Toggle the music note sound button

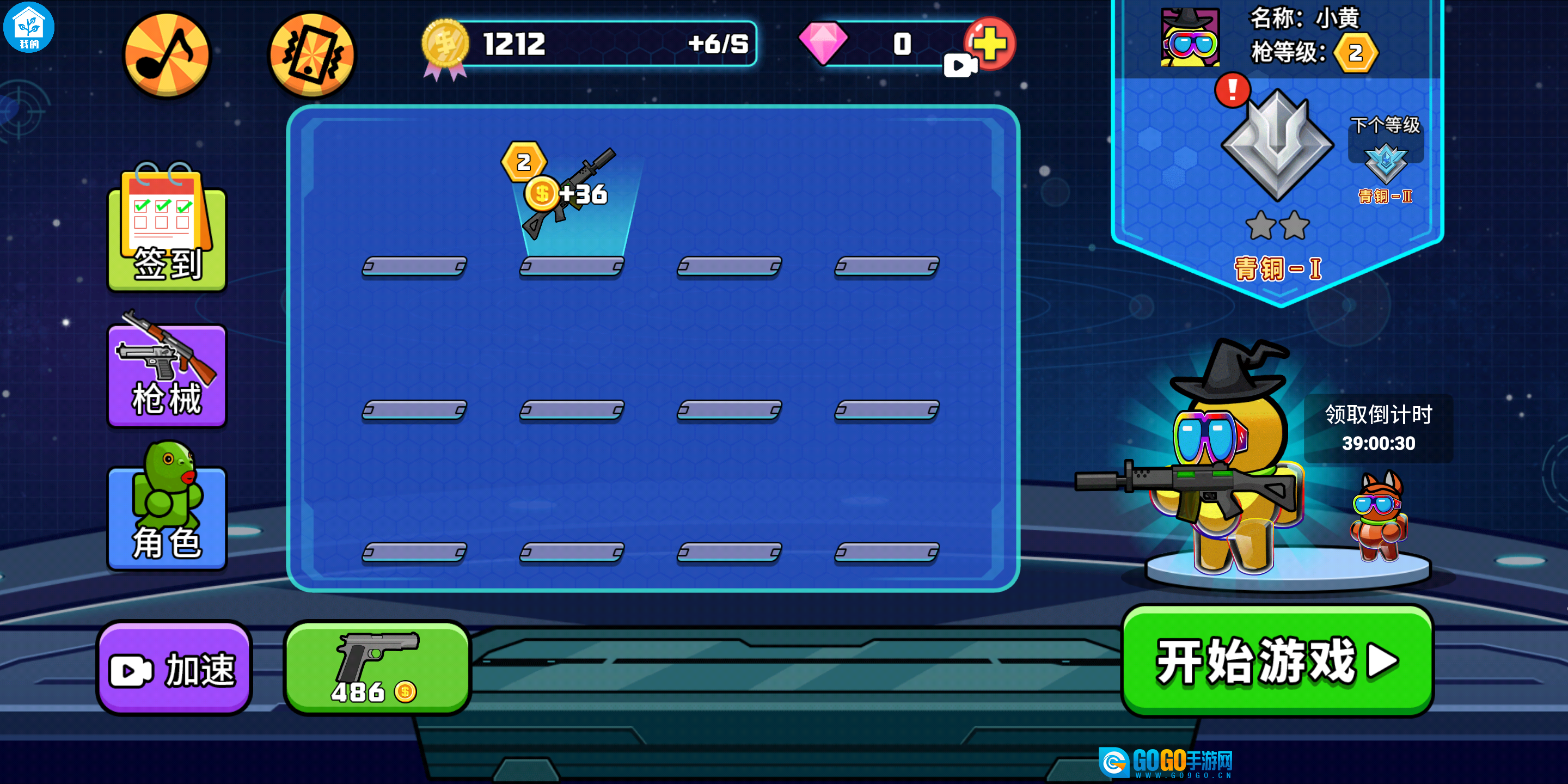(x=166, y=54)
